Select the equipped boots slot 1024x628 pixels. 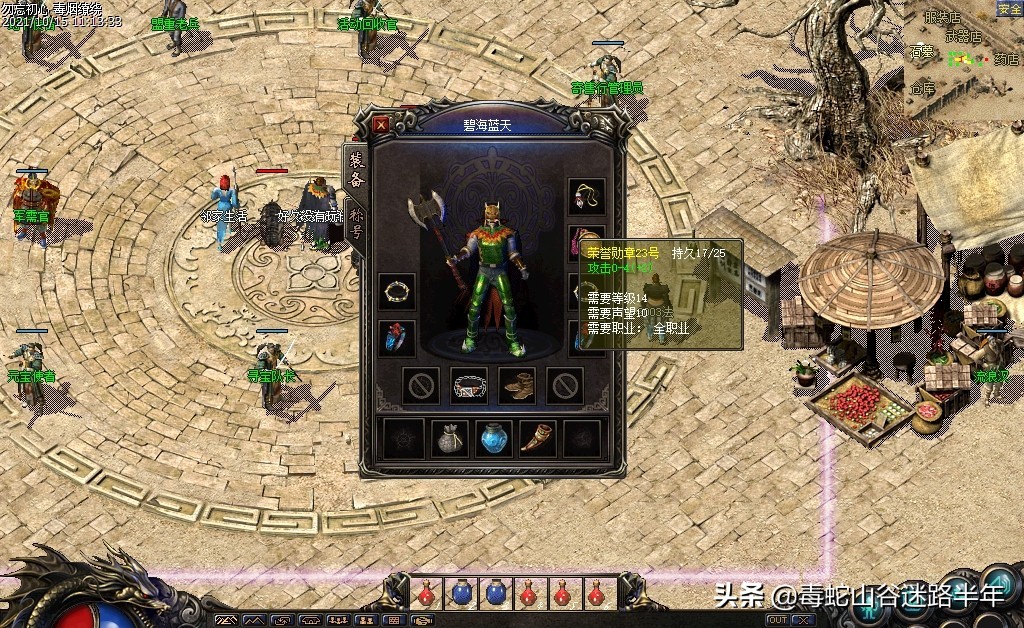pos(517,386)
